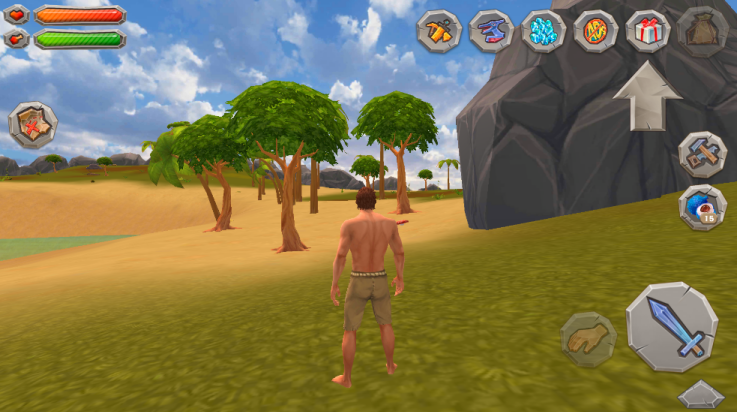Open the treasure map icon
This screenshot has height=412, width=737.
[33, 125]
